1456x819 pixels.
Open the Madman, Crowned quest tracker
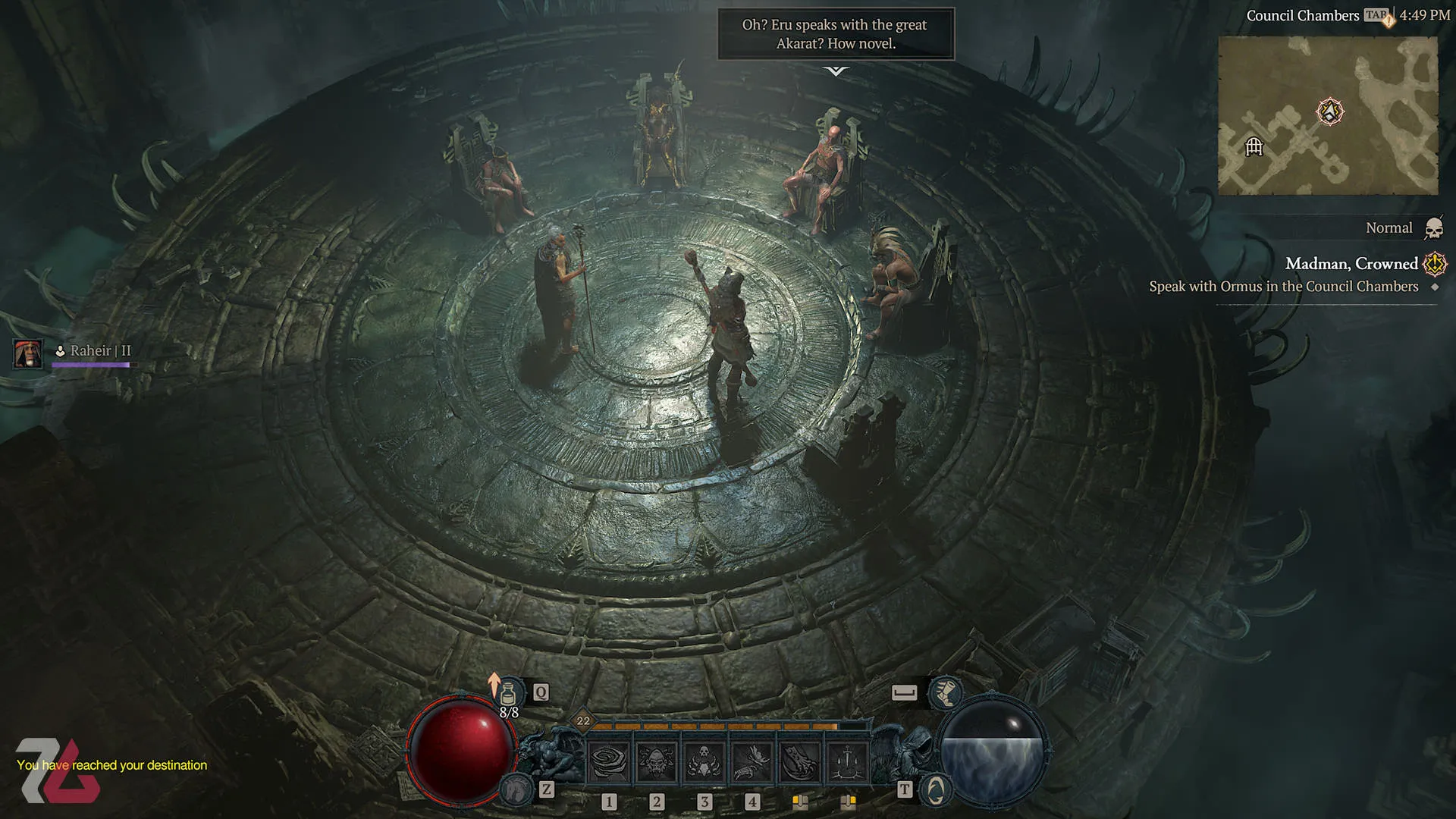pyautogui.click(x=1351, y=264)
